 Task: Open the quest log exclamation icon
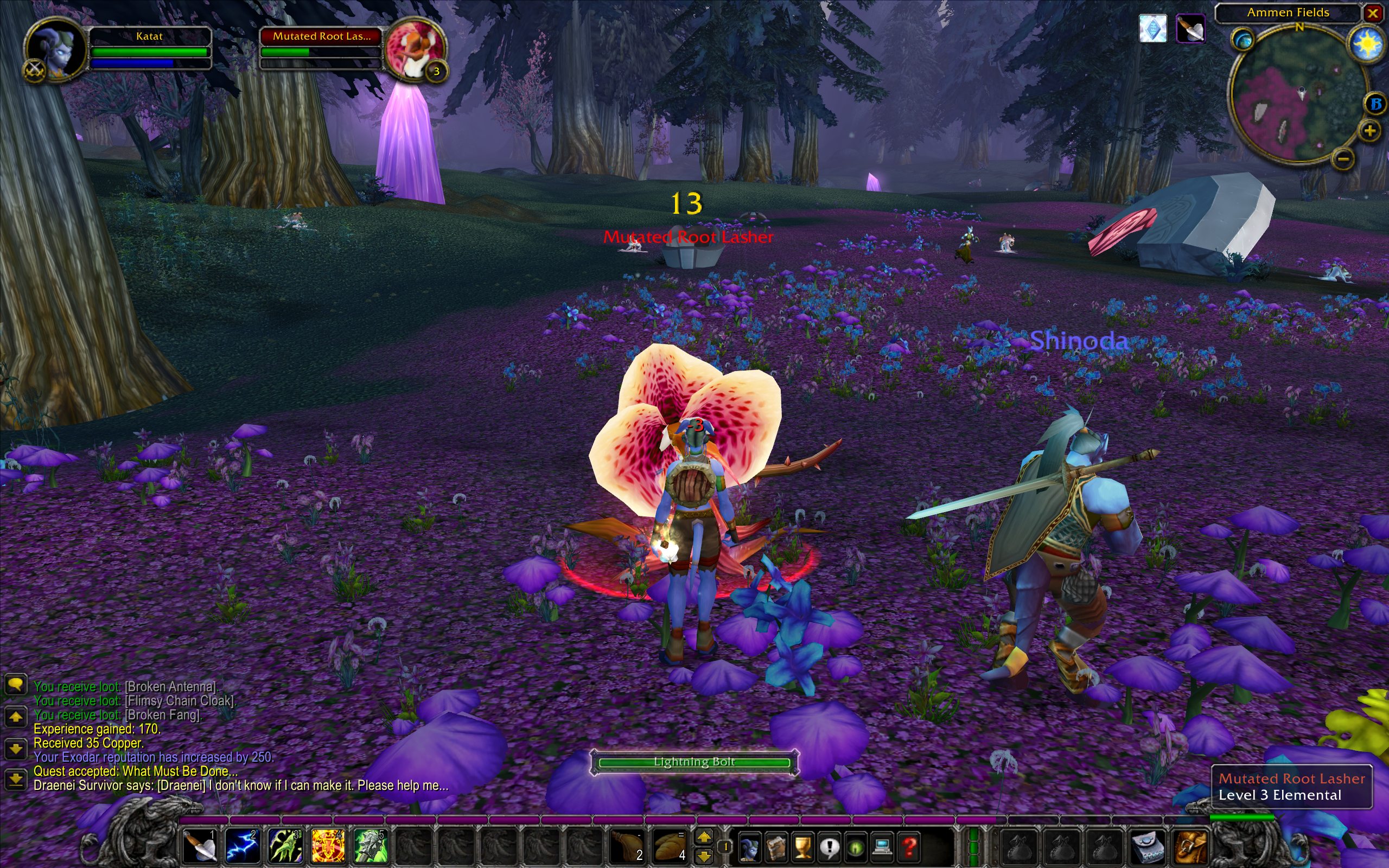click(830, 846)
